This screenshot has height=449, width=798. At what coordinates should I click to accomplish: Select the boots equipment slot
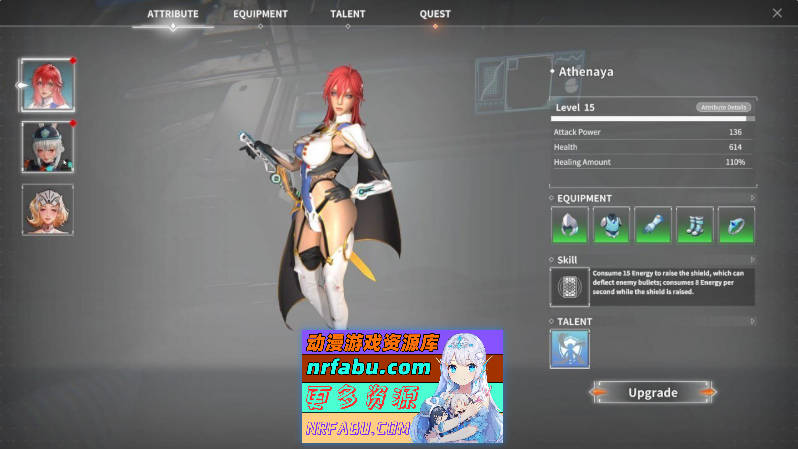pyautogui.click(x=694, y=225)
